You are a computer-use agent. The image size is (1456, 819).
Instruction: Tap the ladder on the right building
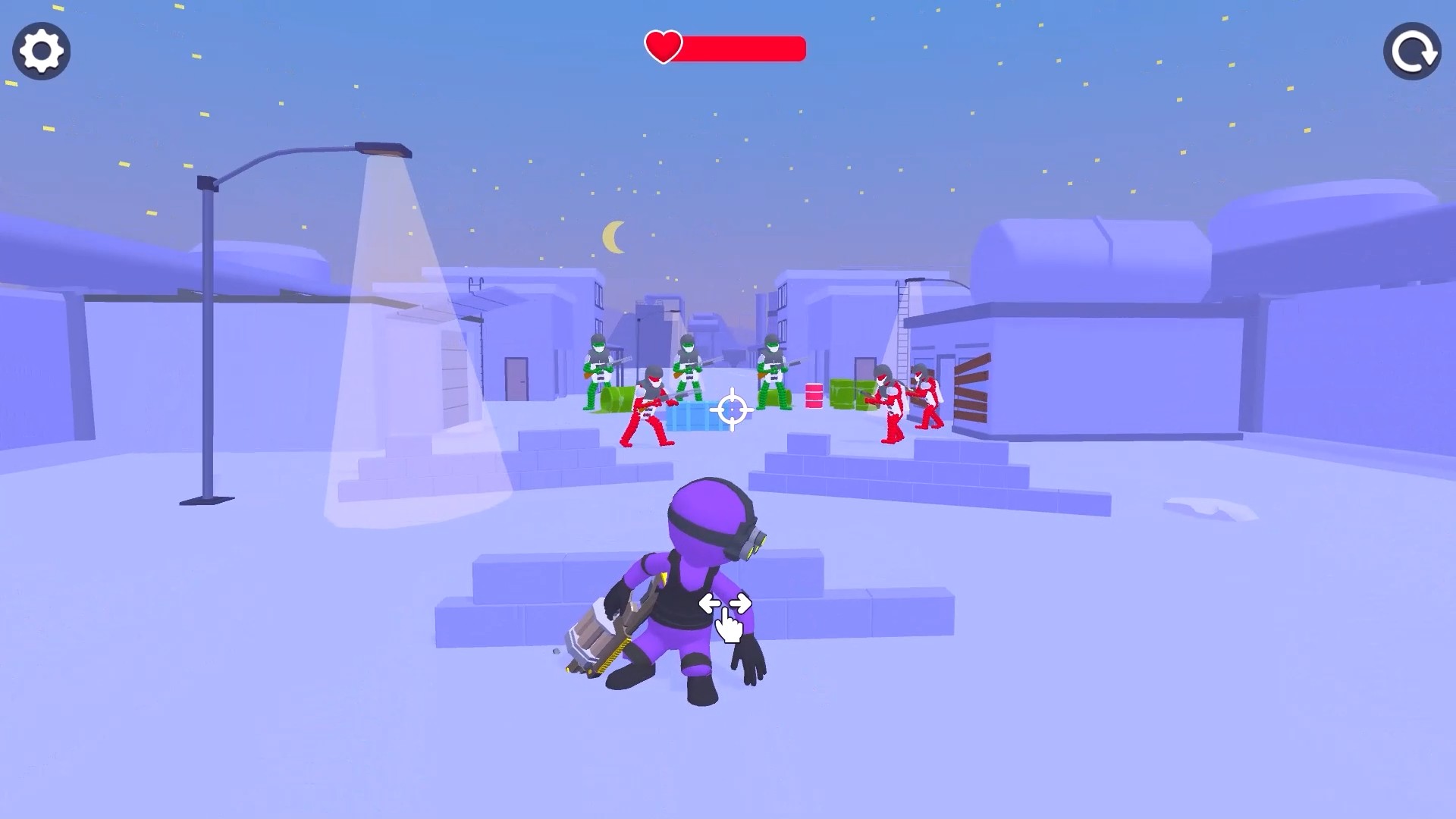pyautogui.click(x=903, y=326)
